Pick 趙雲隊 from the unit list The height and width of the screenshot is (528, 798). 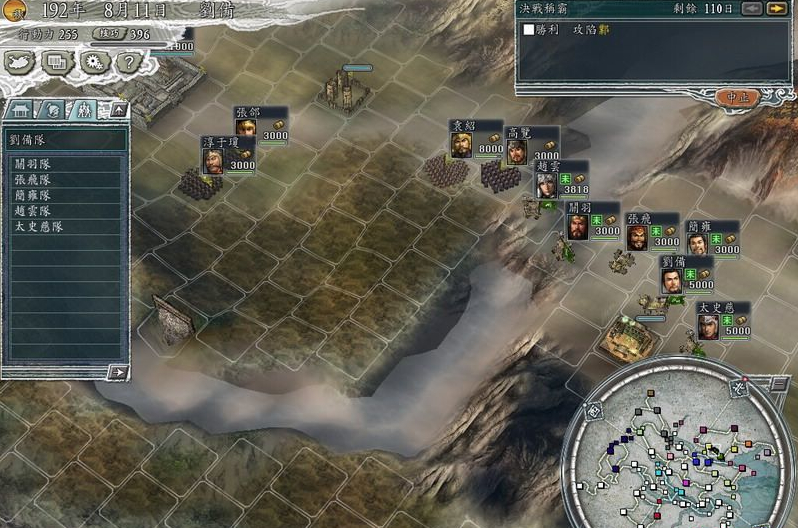point(32,211)
